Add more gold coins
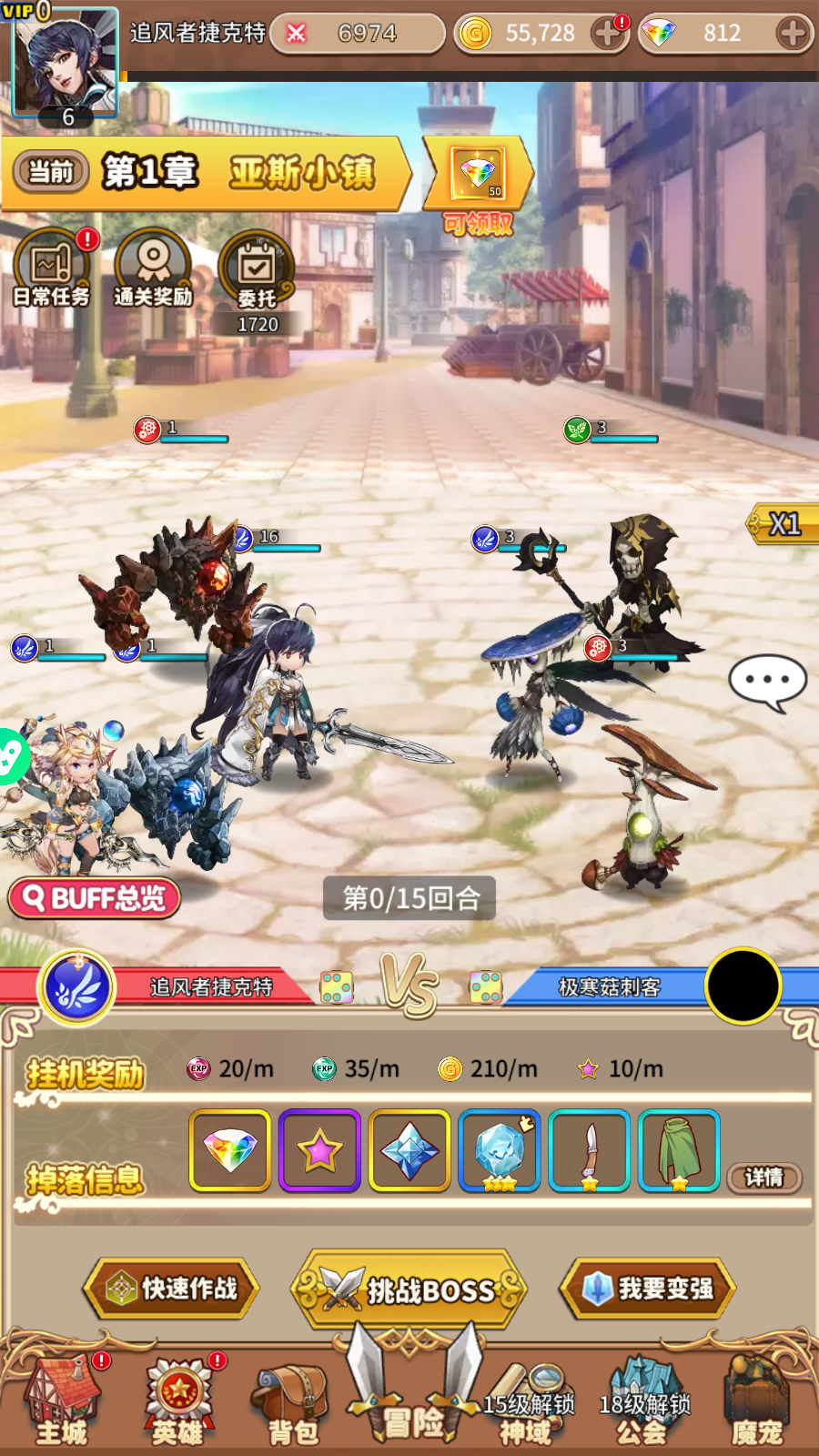The width and height of the screenshot is (819, 1456). [x=606, y=35]
